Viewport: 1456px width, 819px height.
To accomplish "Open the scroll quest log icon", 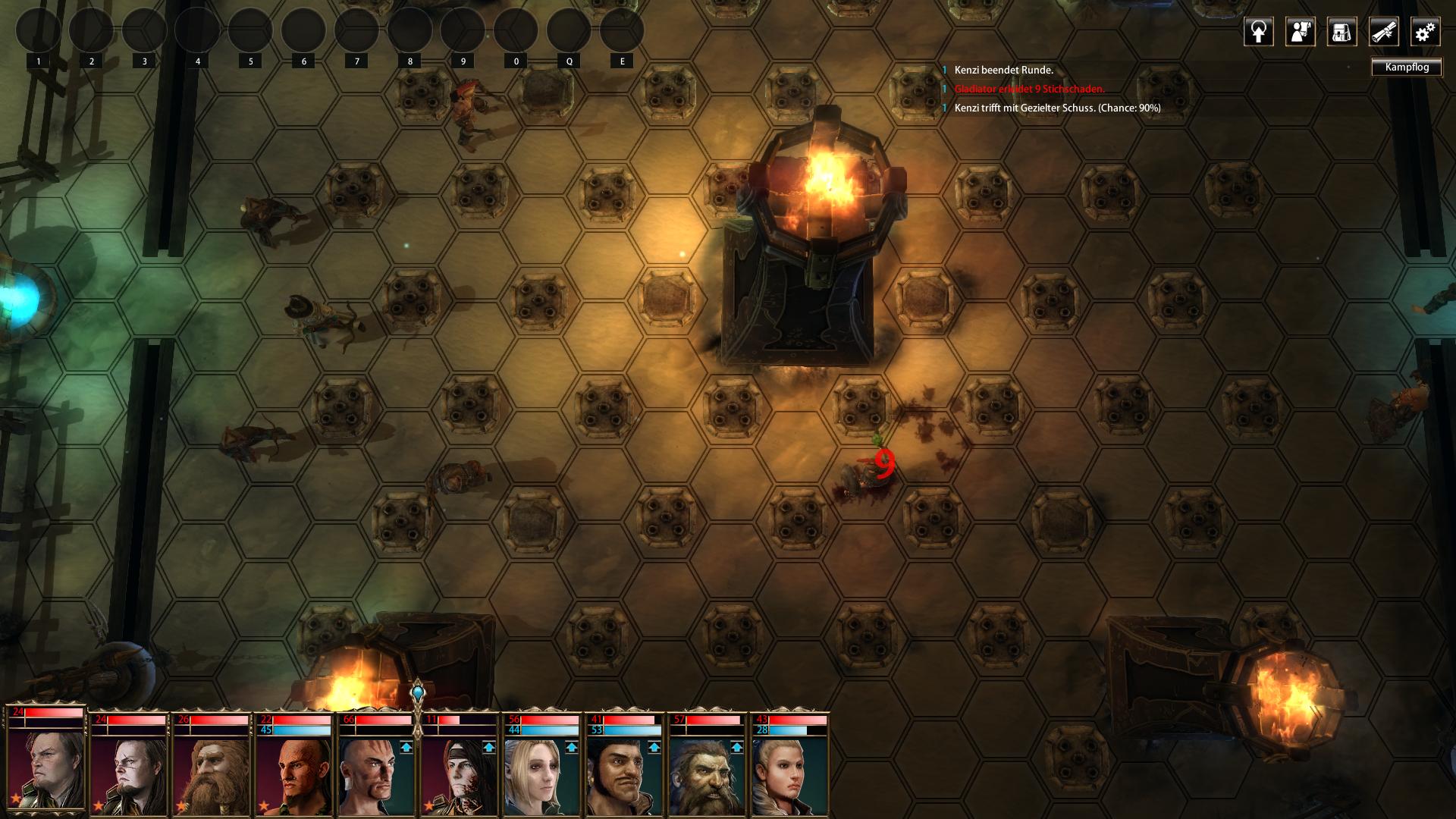I will 1383,32.
